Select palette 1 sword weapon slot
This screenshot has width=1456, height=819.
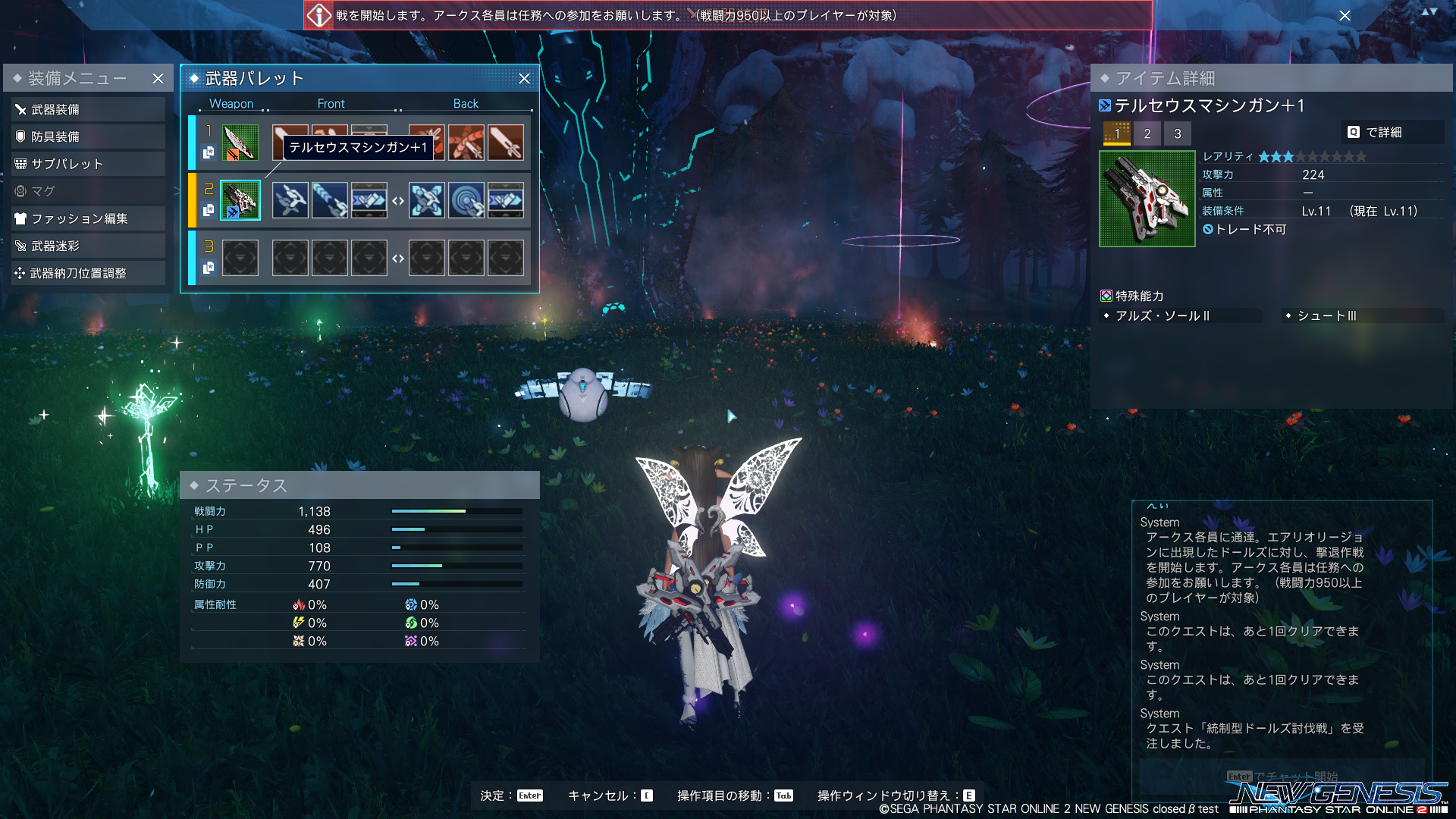pos(240,143)
